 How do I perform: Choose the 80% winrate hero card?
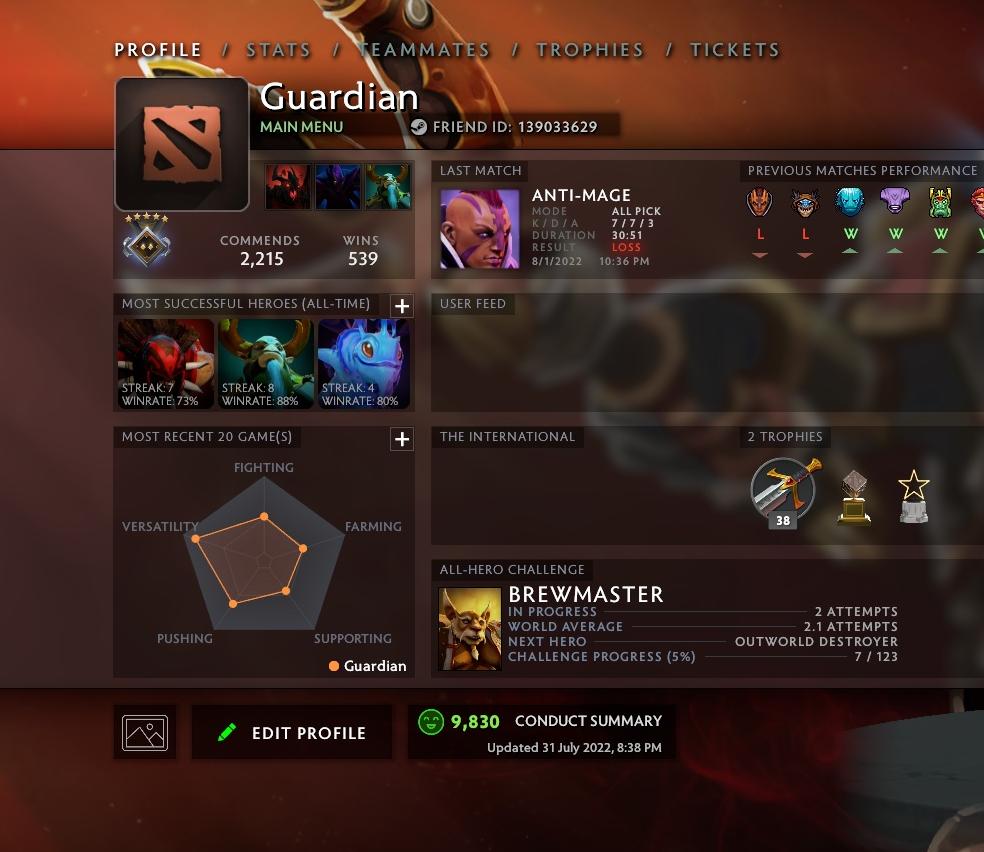pyautogui.click(x=364, y=363)
